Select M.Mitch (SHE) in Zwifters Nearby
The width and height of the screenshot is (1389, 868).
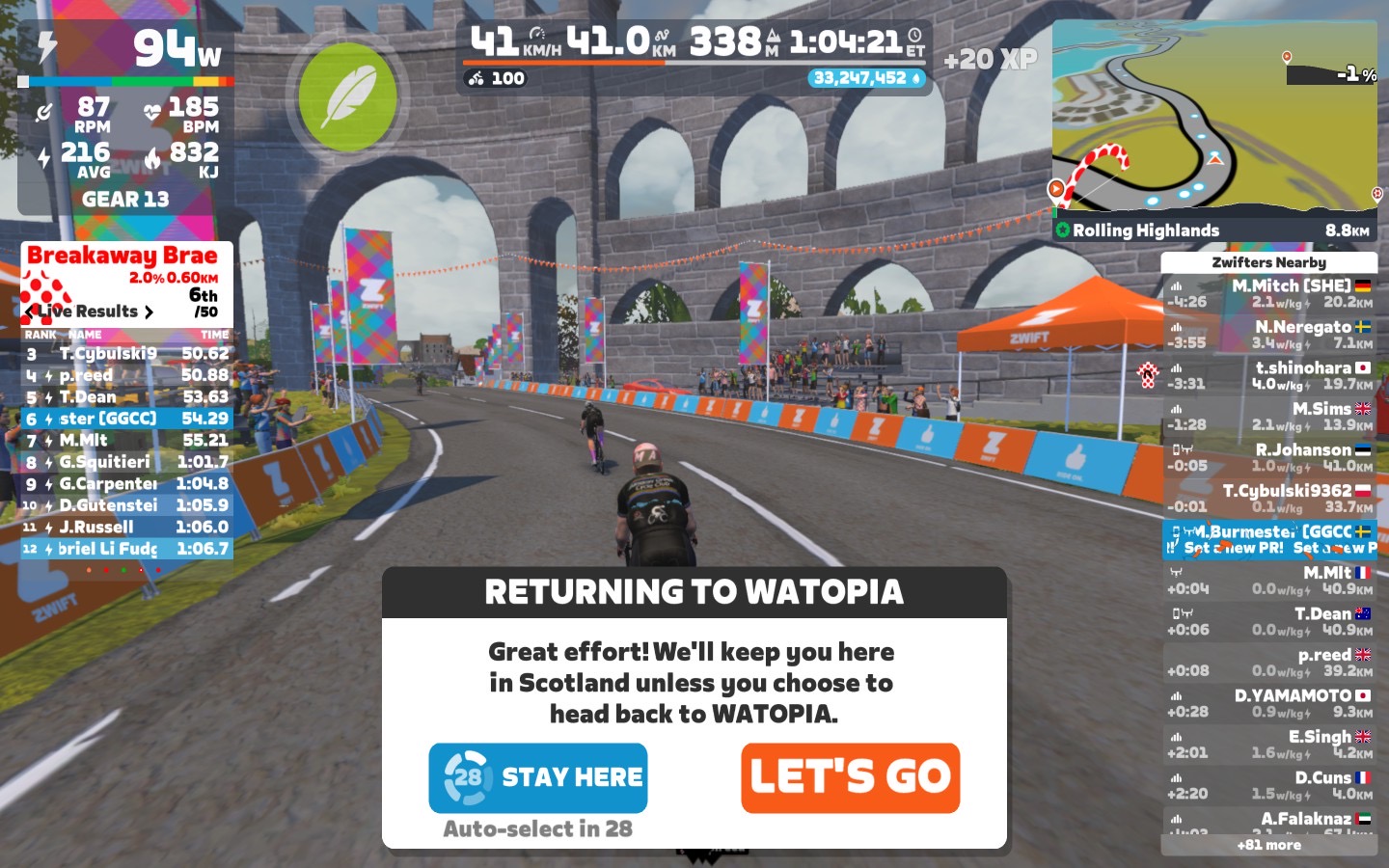click(1269, 293)
